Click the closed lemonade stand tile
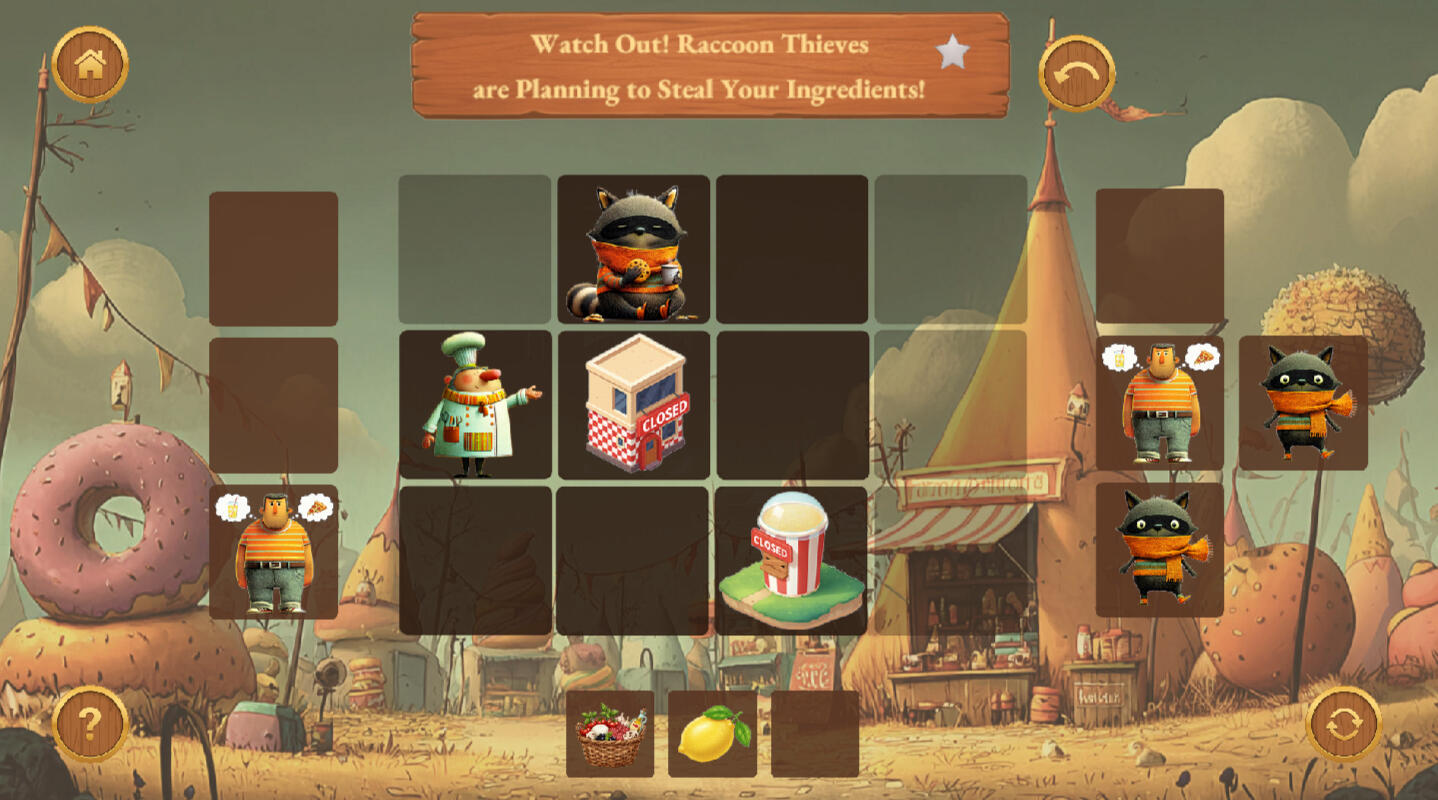Viewport: 1438px width, 800px height. (791, 560)
